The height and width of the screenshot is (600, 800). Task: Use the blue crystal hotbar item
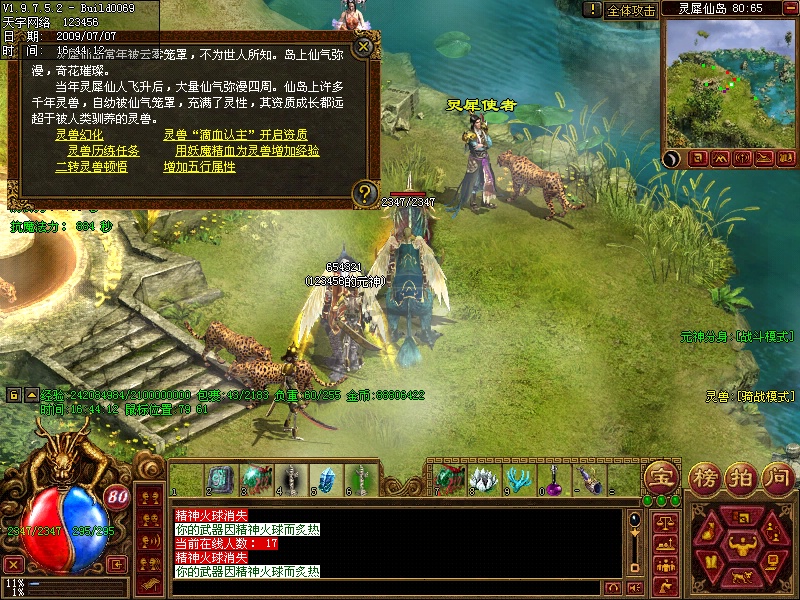[325, 479]
